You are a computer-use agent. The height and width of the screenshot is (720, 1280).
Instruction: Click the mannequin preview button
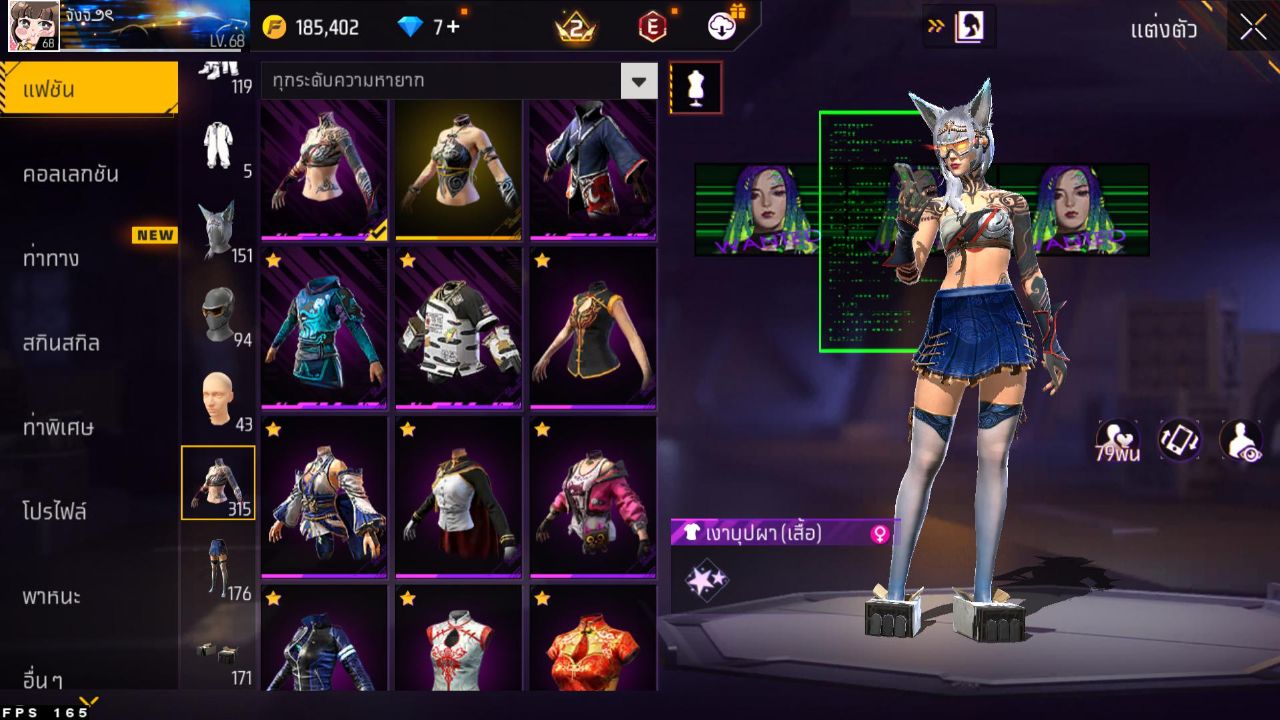tap(695, 88)
